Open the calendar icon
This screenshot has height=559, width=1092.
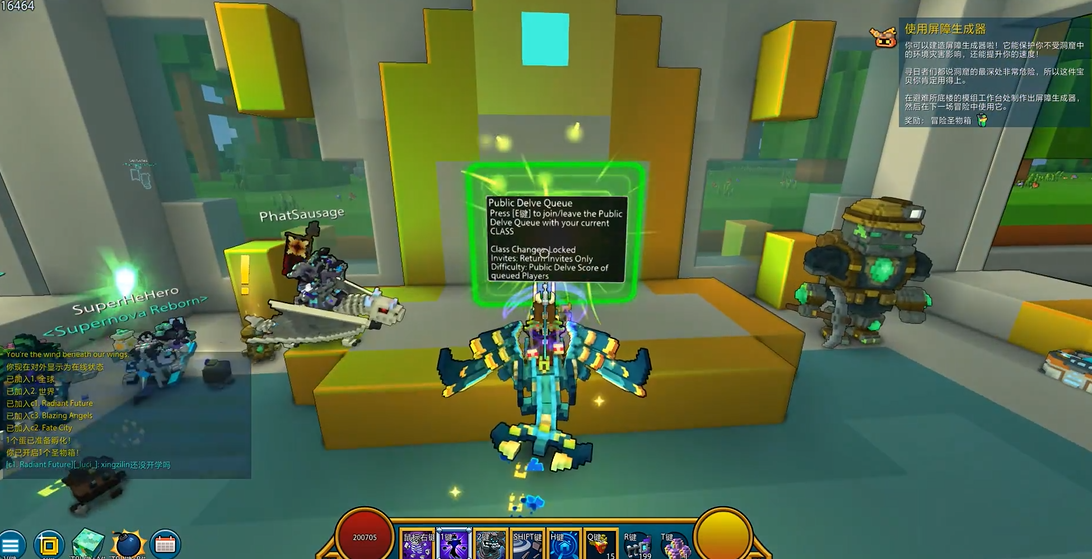tap(166, 545)
